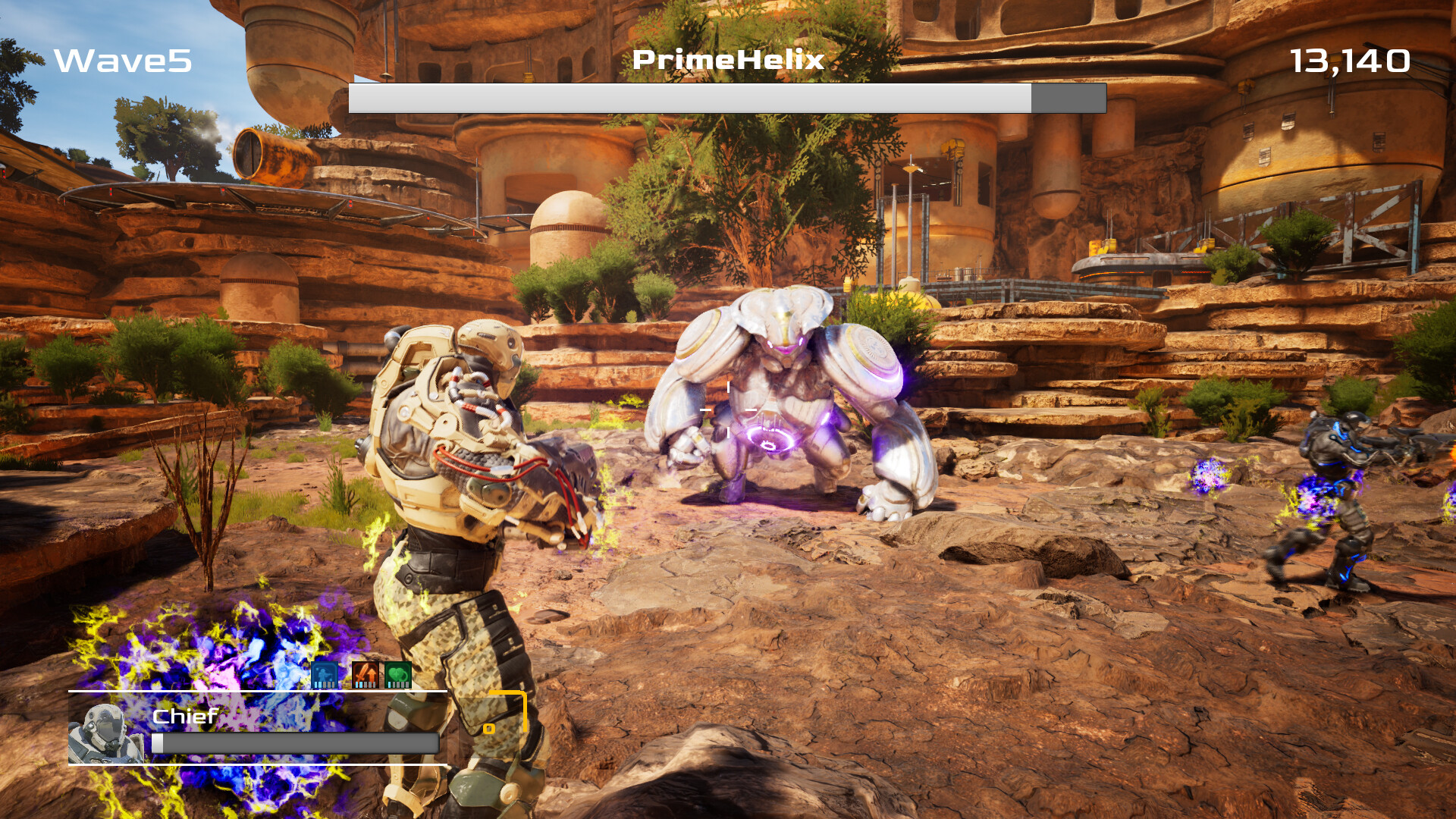Screen dimensions: 1456x819
Task: Click the PrimeHelix boss name label
Action: click(726, 61)
